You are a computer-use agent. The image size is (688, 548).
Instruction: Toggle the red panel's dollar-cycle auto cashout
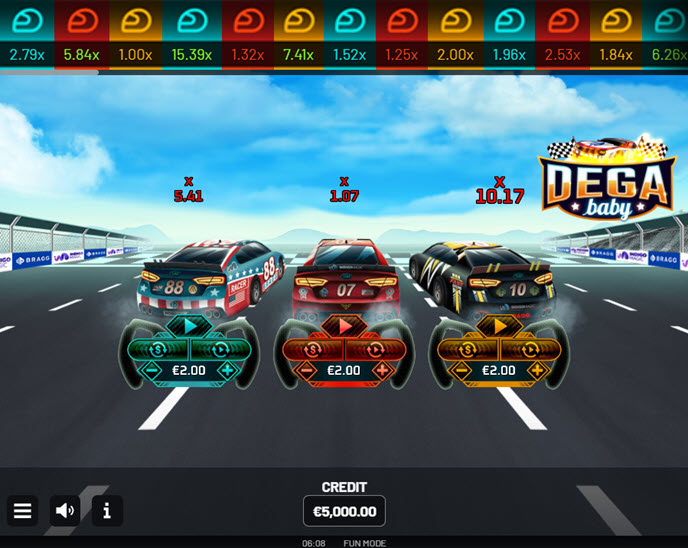[x=323, y=349]
